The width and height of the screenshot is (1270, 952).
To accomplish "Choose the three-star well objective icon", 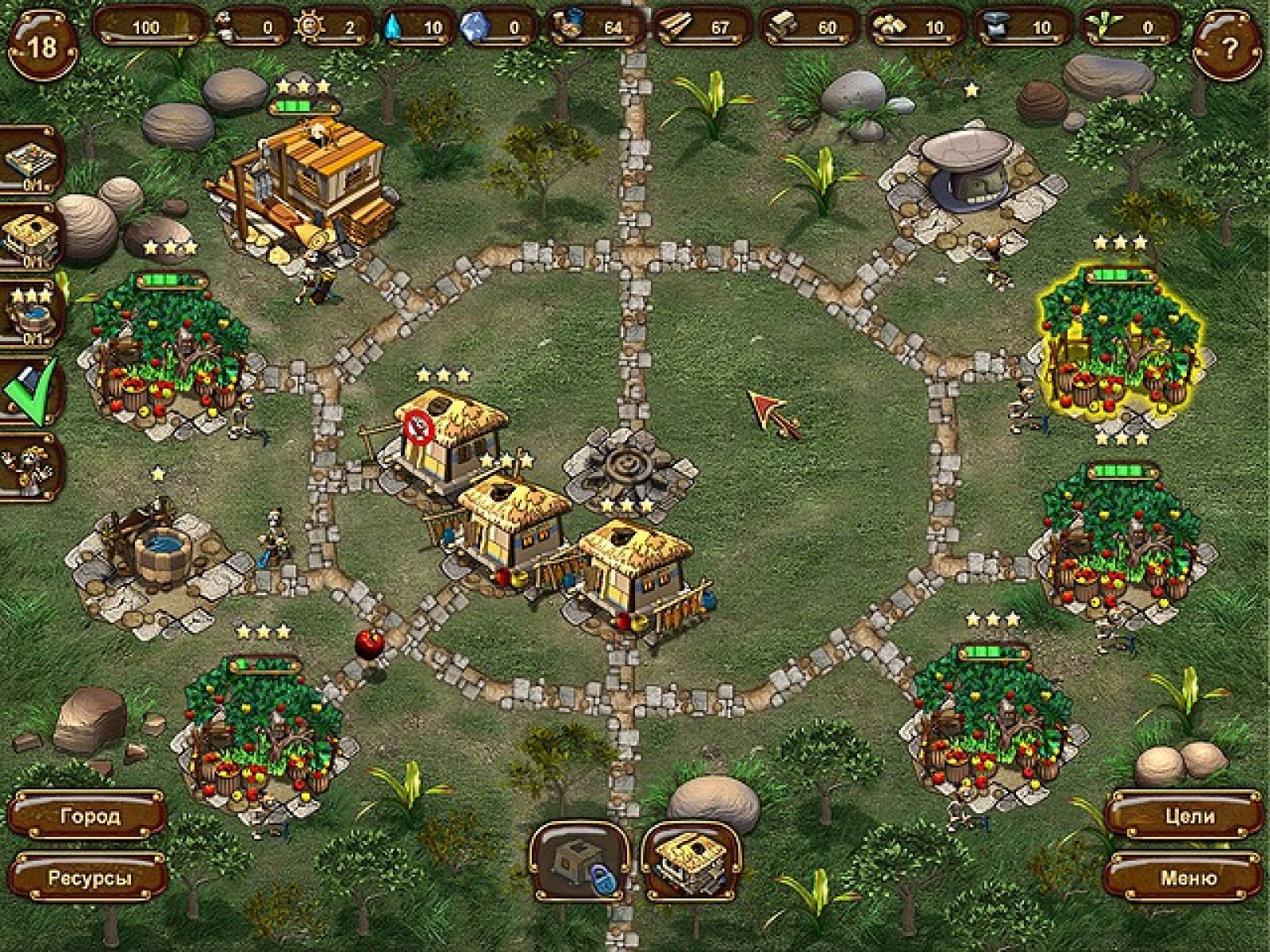I will coord(30,314).
